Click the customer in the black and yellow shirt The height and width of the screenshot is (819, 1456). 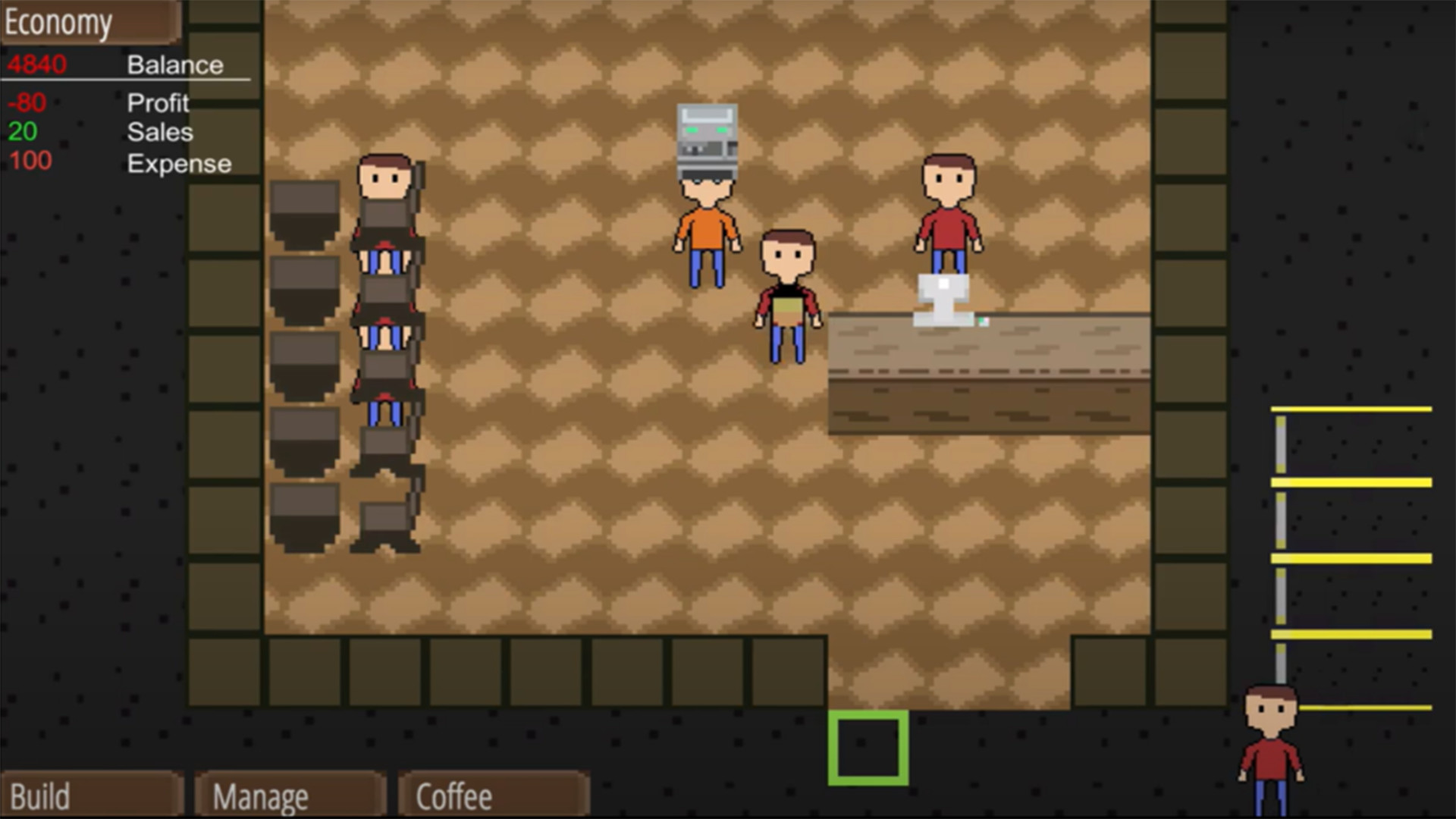tap(787, 296)
